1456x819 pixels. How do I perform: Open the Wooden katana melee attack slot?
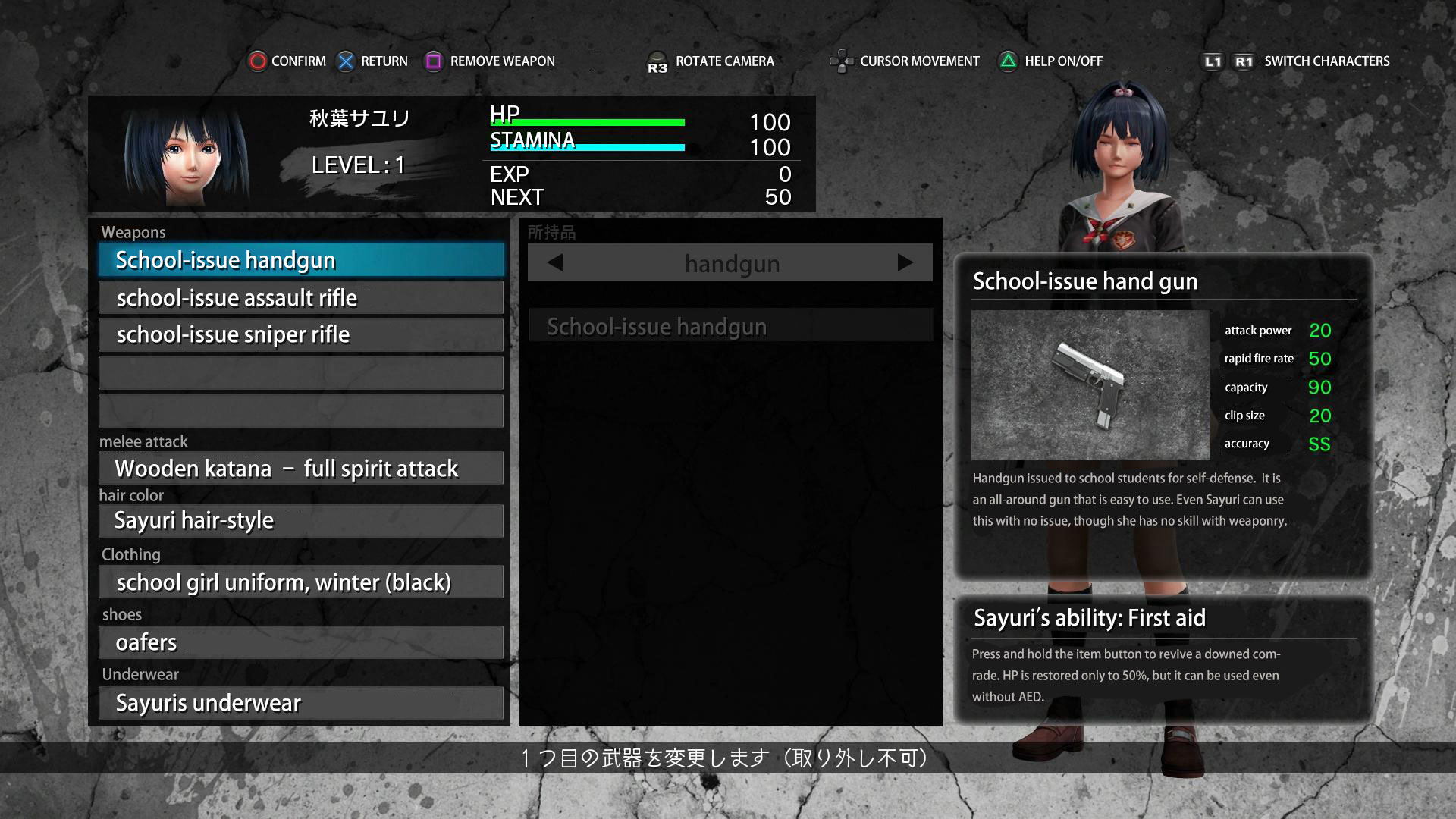[x=301, y=469]
